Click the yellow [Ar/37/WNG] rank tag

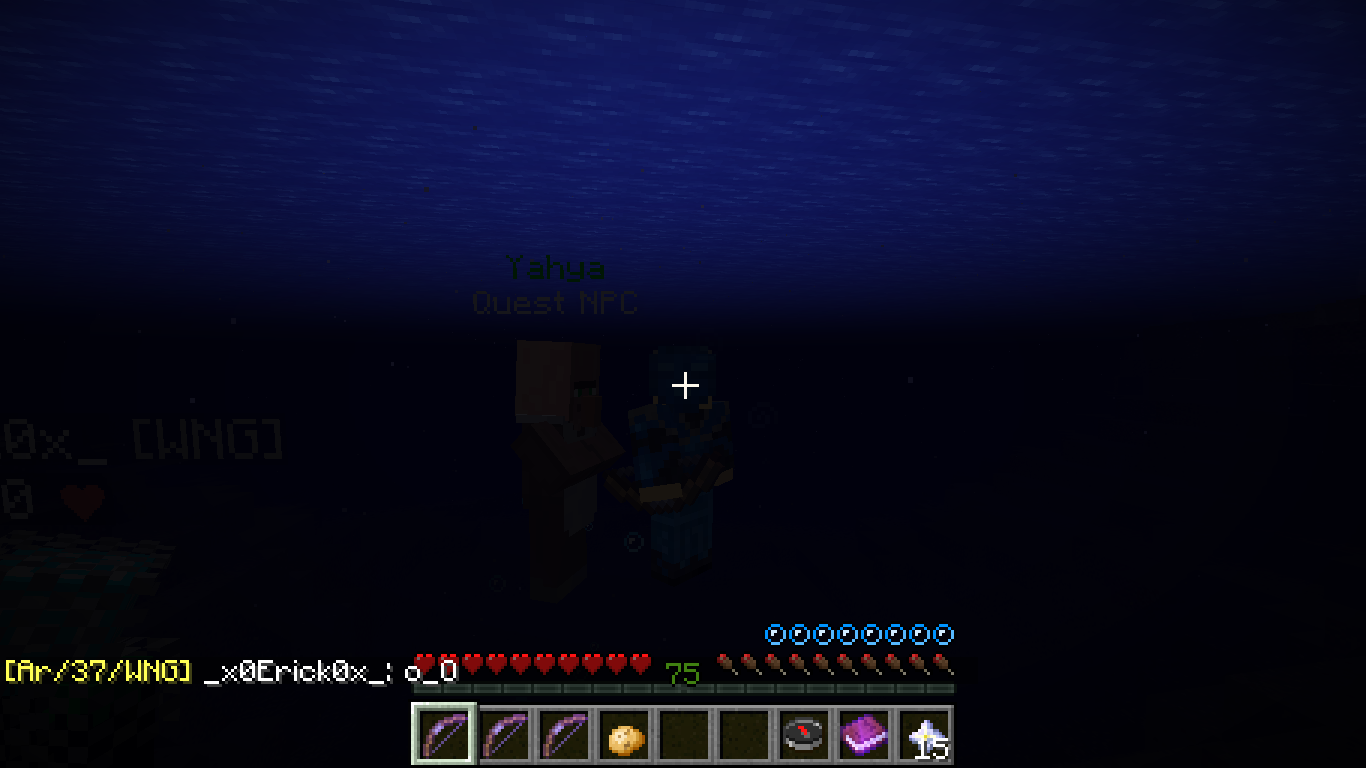[x=97, y=673]
